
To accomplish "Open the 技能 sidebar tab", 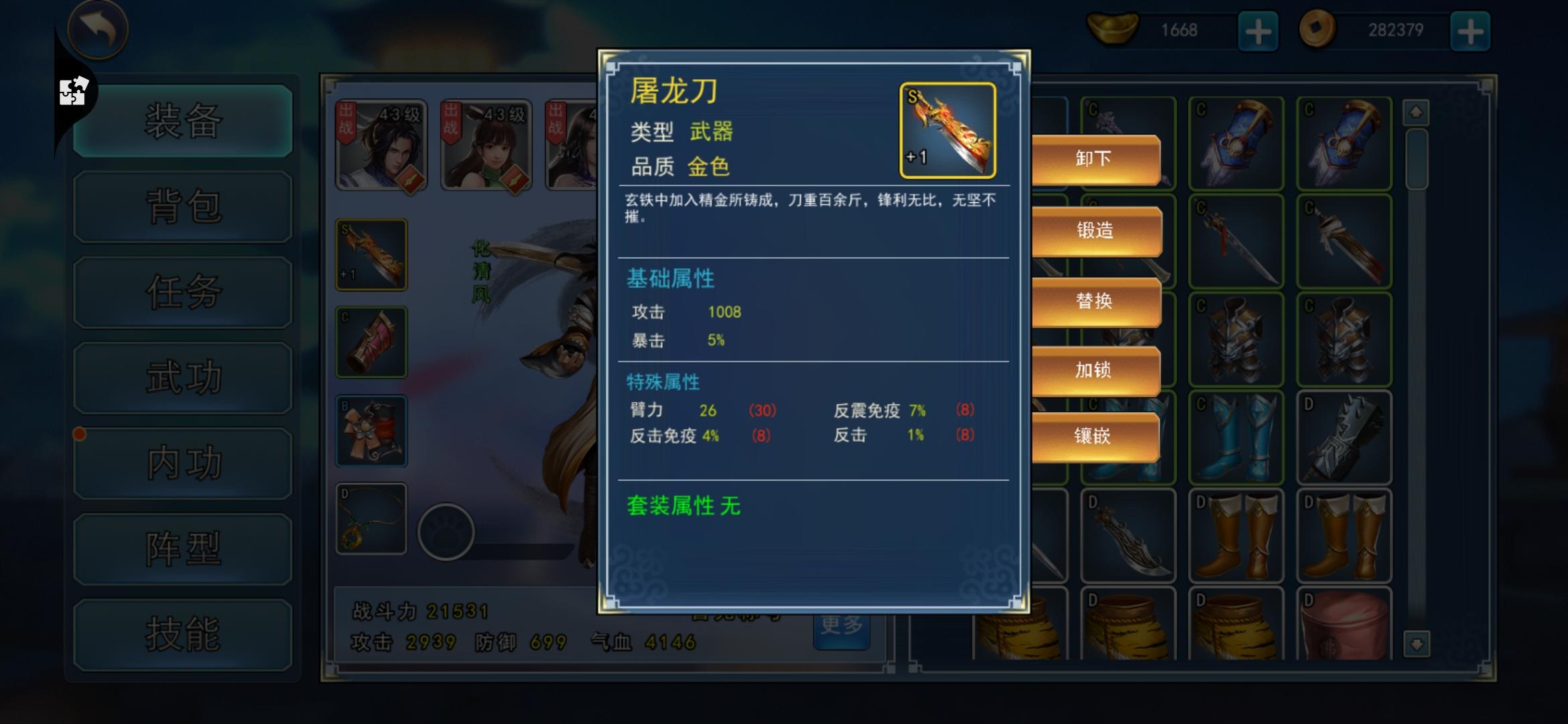I will pos(182,633).
